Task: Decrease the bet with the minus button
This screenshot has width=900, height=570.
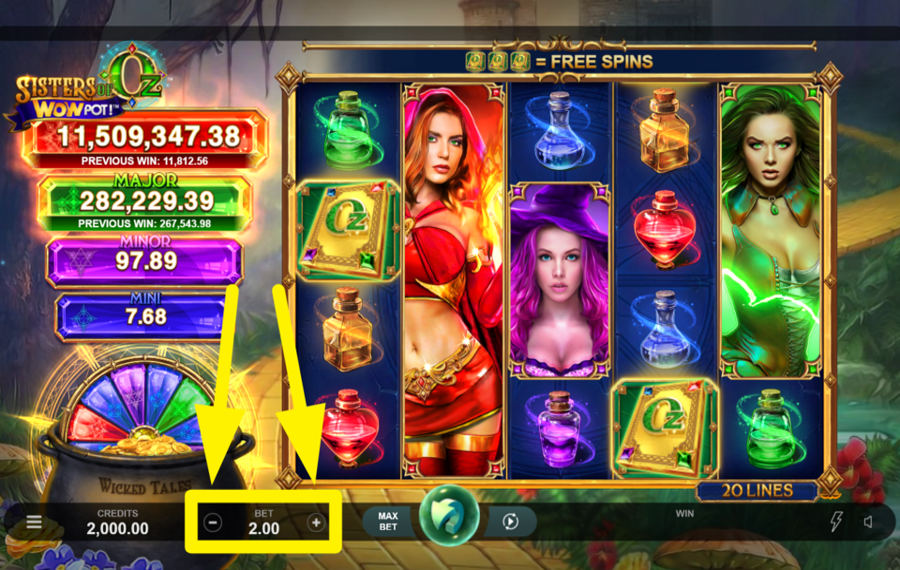Action: click(x=213, y=522)
